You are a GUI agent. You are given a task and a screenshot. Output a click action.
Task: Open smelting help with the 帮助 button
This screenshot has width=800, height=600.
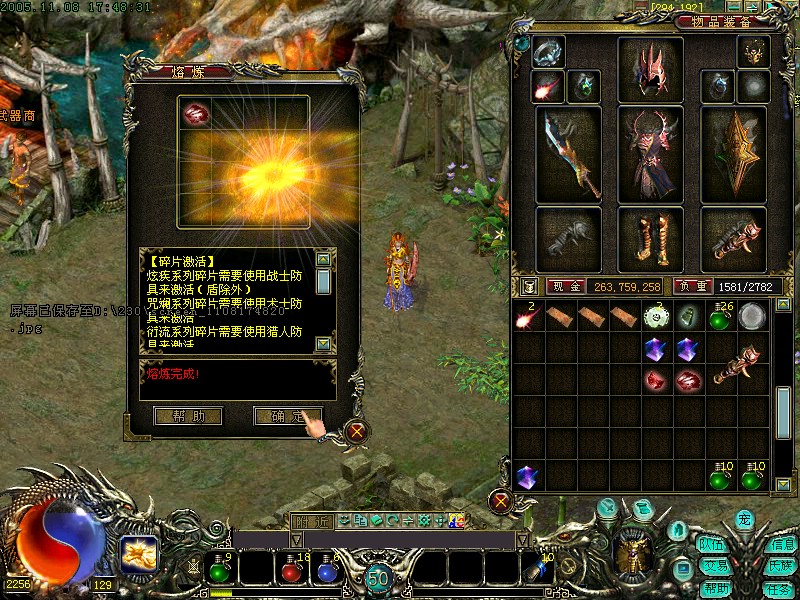pos(188,415)
